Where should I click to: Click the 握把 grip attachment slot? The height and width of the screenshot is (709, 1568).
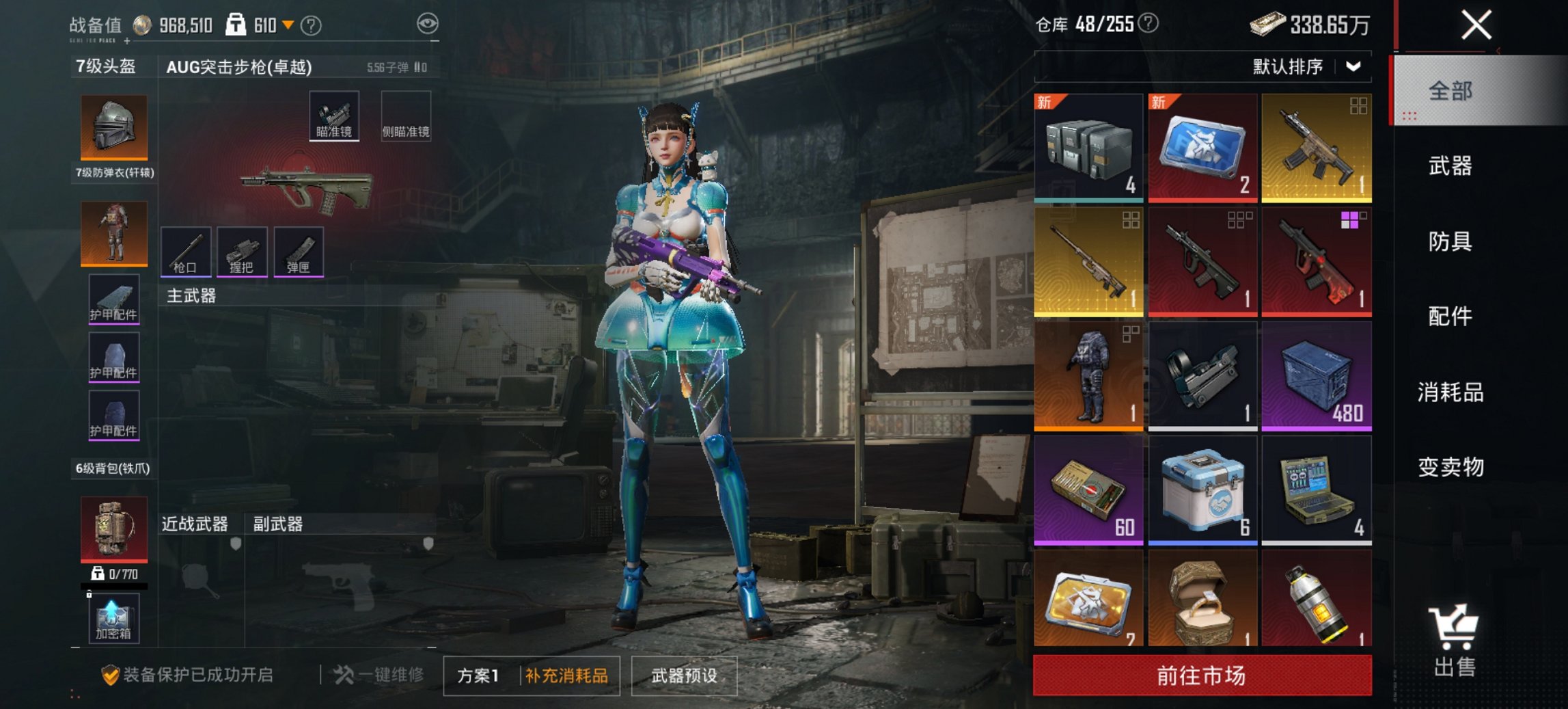(243, 252)
